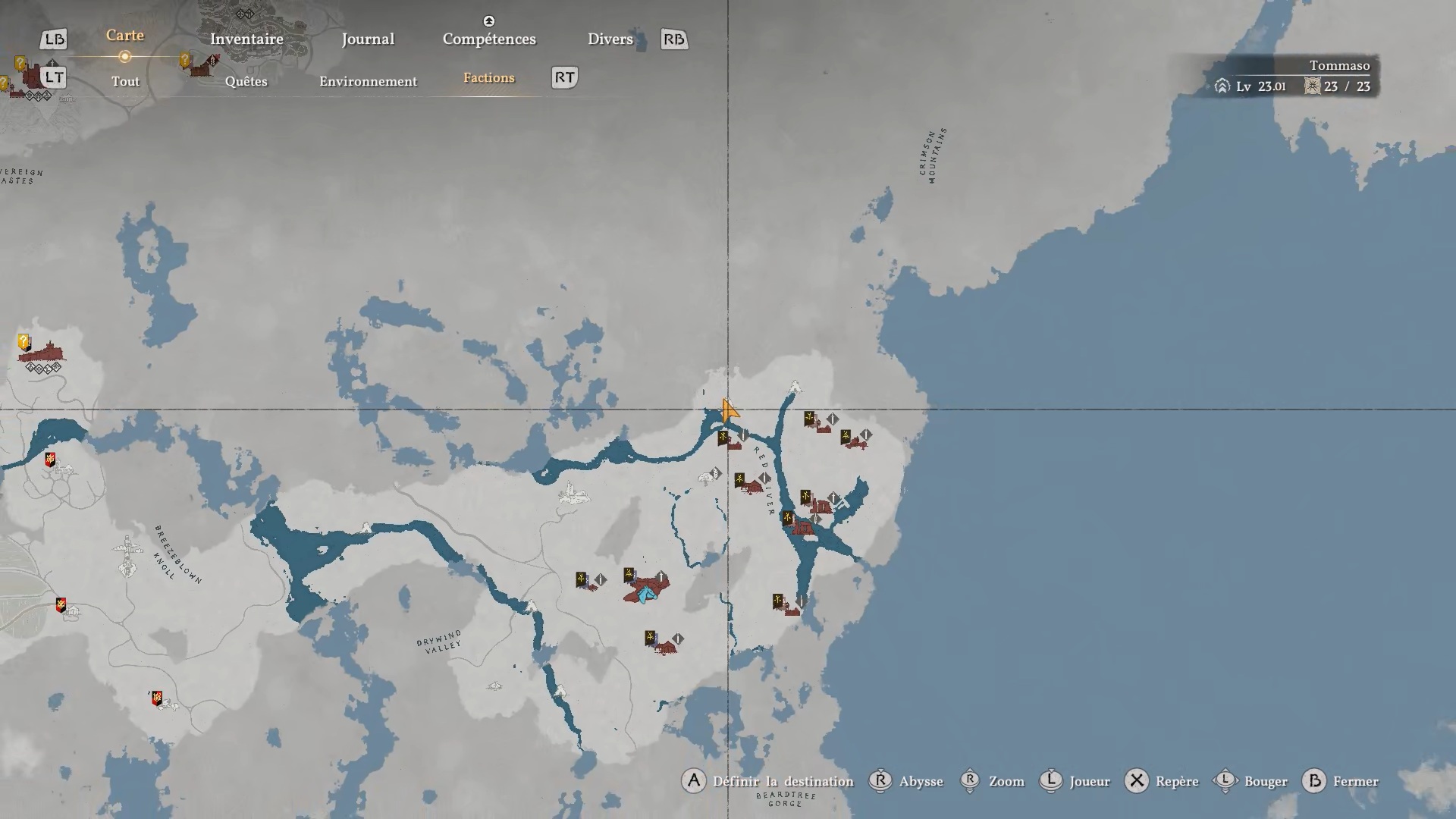The height and width of the screenshot is (819, 1456).
Task: Switch map filter to Environnement
Action: pyautogui.click(x=368, y=81)
